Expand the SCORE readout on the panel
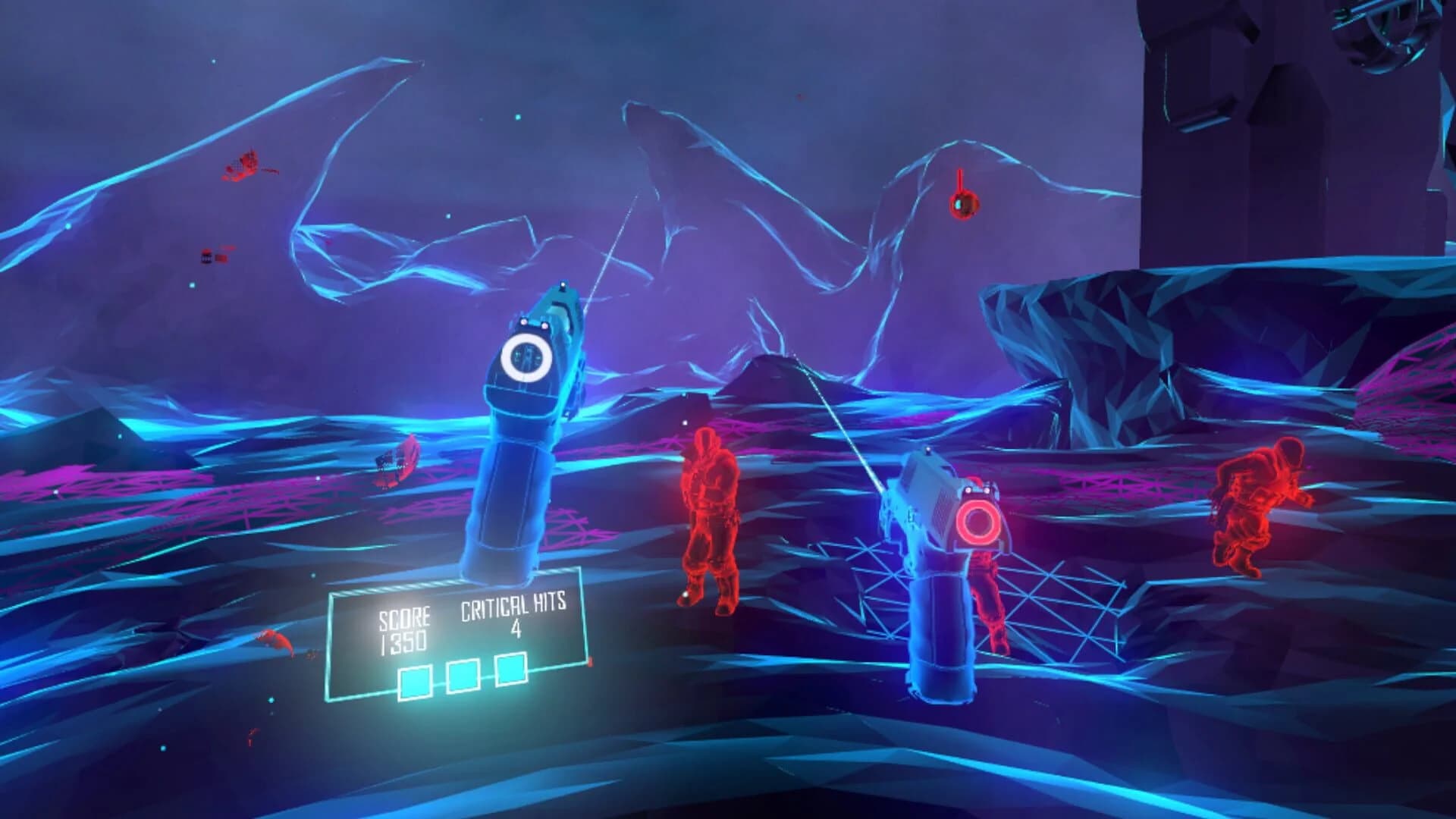The width and height of the screenshot is (1456, 819). pyautogui.click(x=404, y=617)
